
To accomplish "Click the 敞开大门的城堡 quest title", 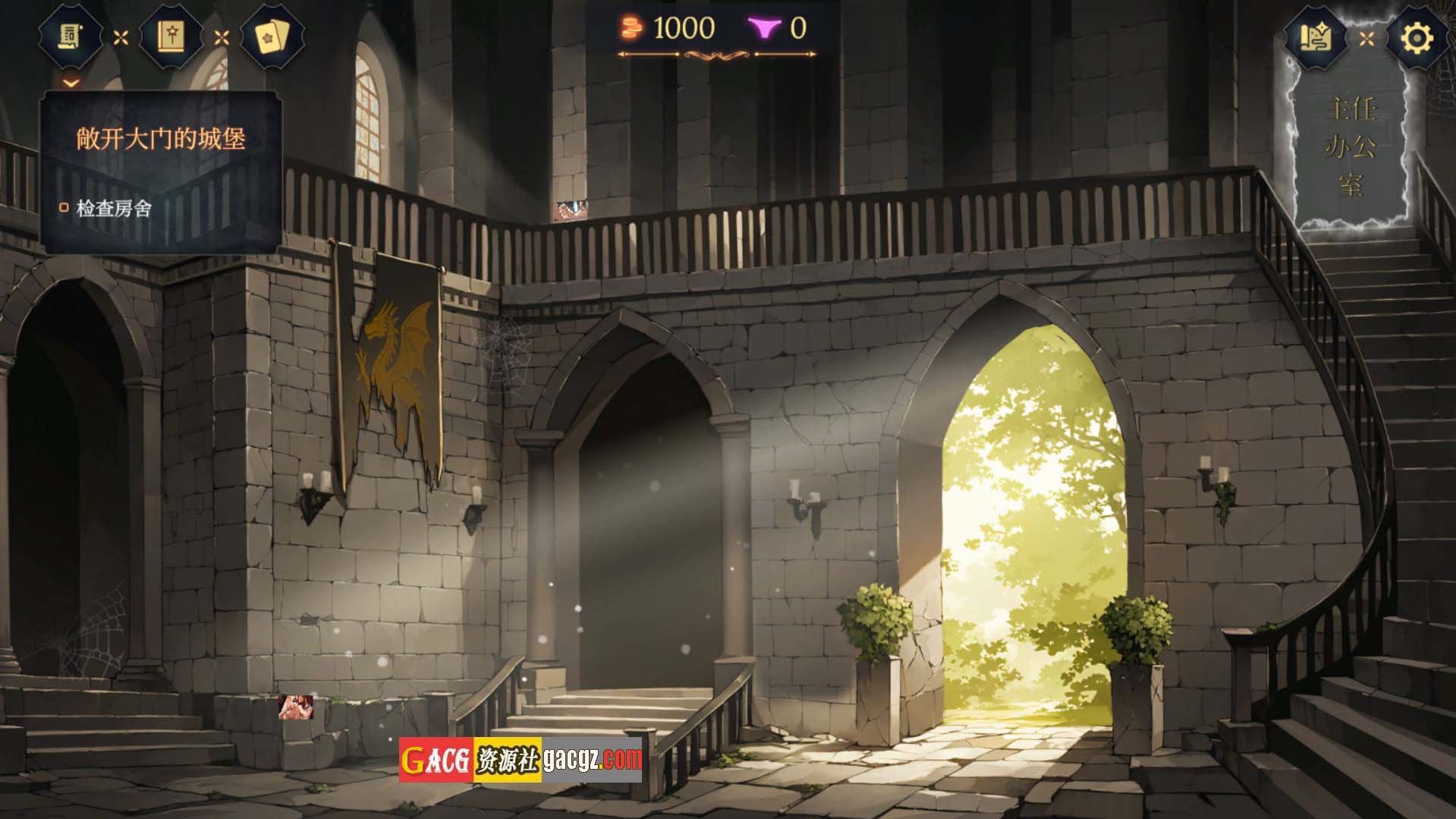I will coord(161,139).
